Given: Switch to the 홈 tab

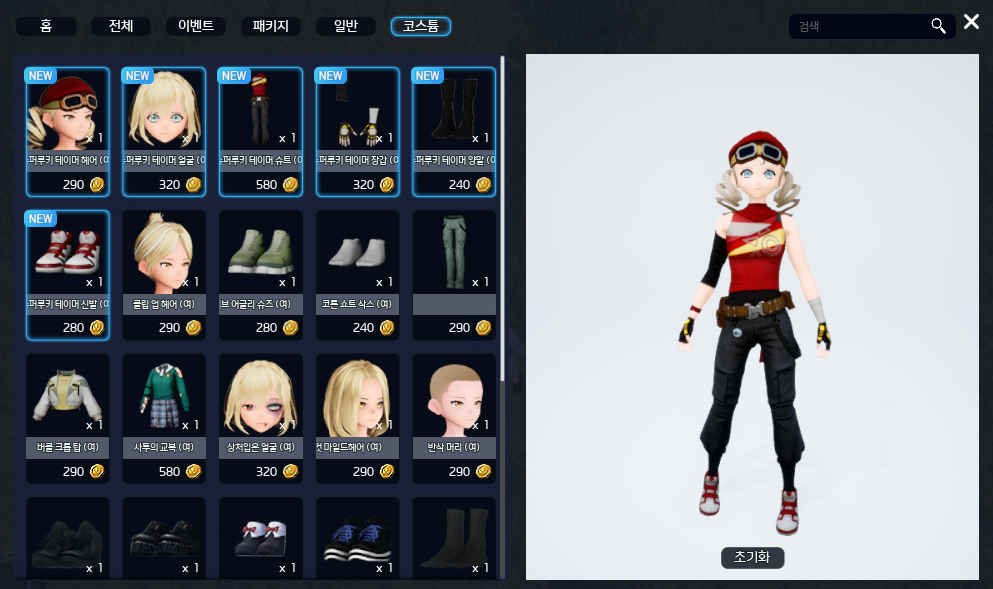Looking at the screenshot, I should pos(46,26).
